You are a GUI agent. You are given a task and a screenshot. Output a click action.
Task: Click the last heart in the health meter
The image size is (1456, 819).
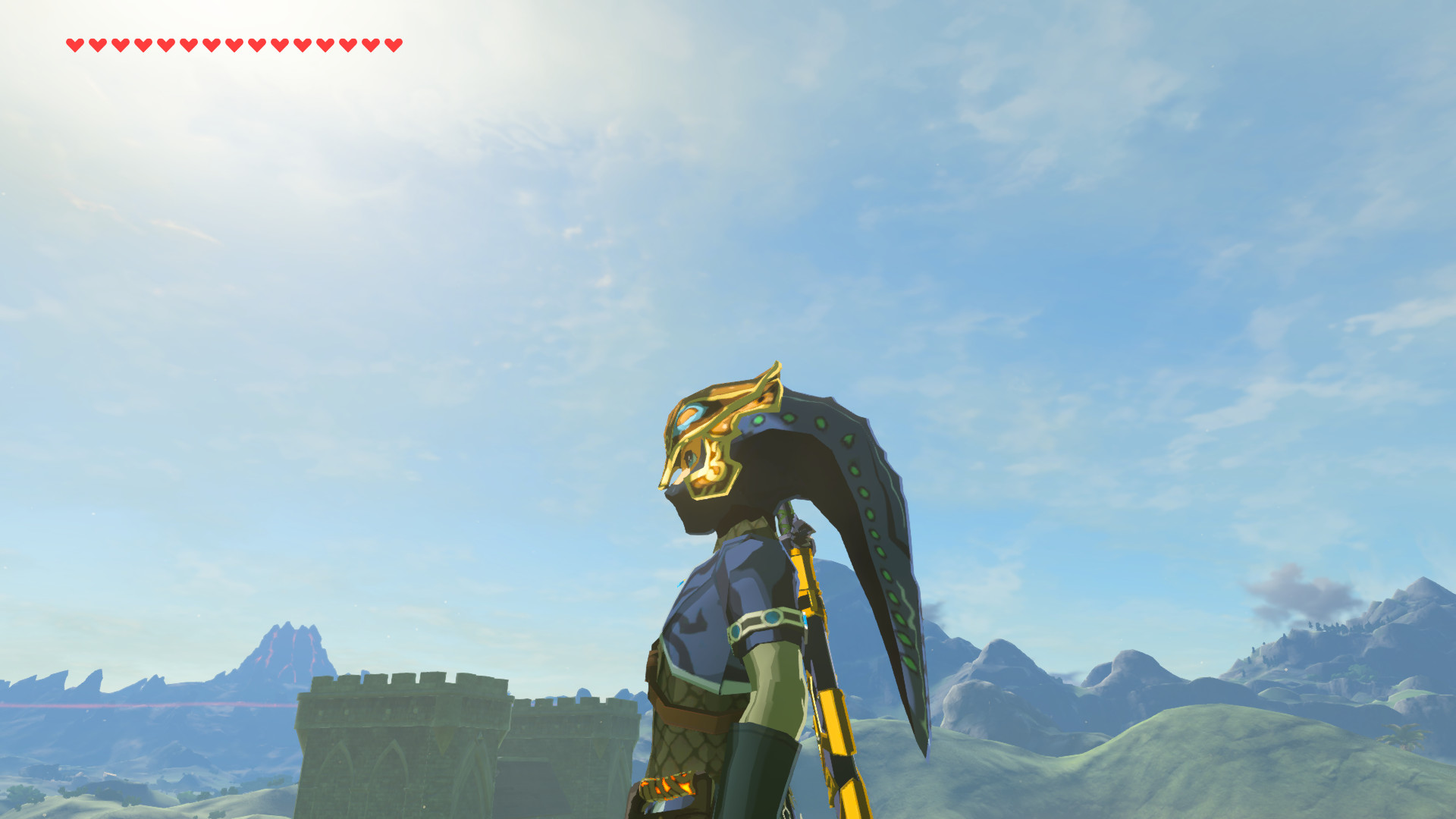392,44
